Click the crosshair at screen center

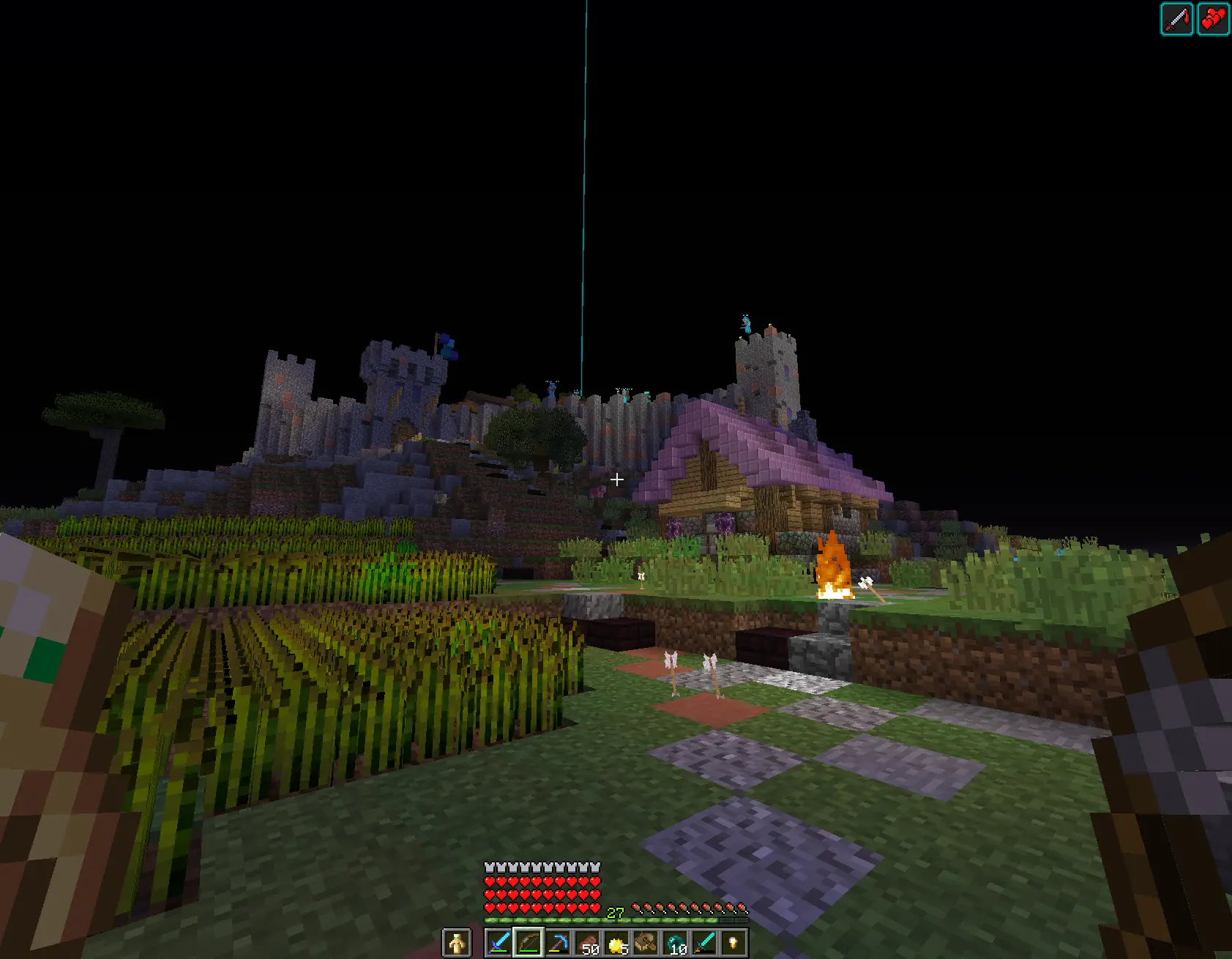616,479
